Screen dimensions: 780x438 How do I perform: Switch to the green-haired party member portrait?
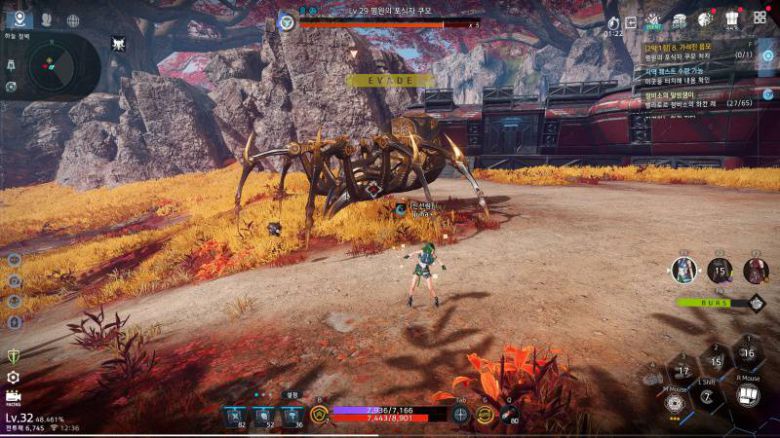click(x=684, y=270)
